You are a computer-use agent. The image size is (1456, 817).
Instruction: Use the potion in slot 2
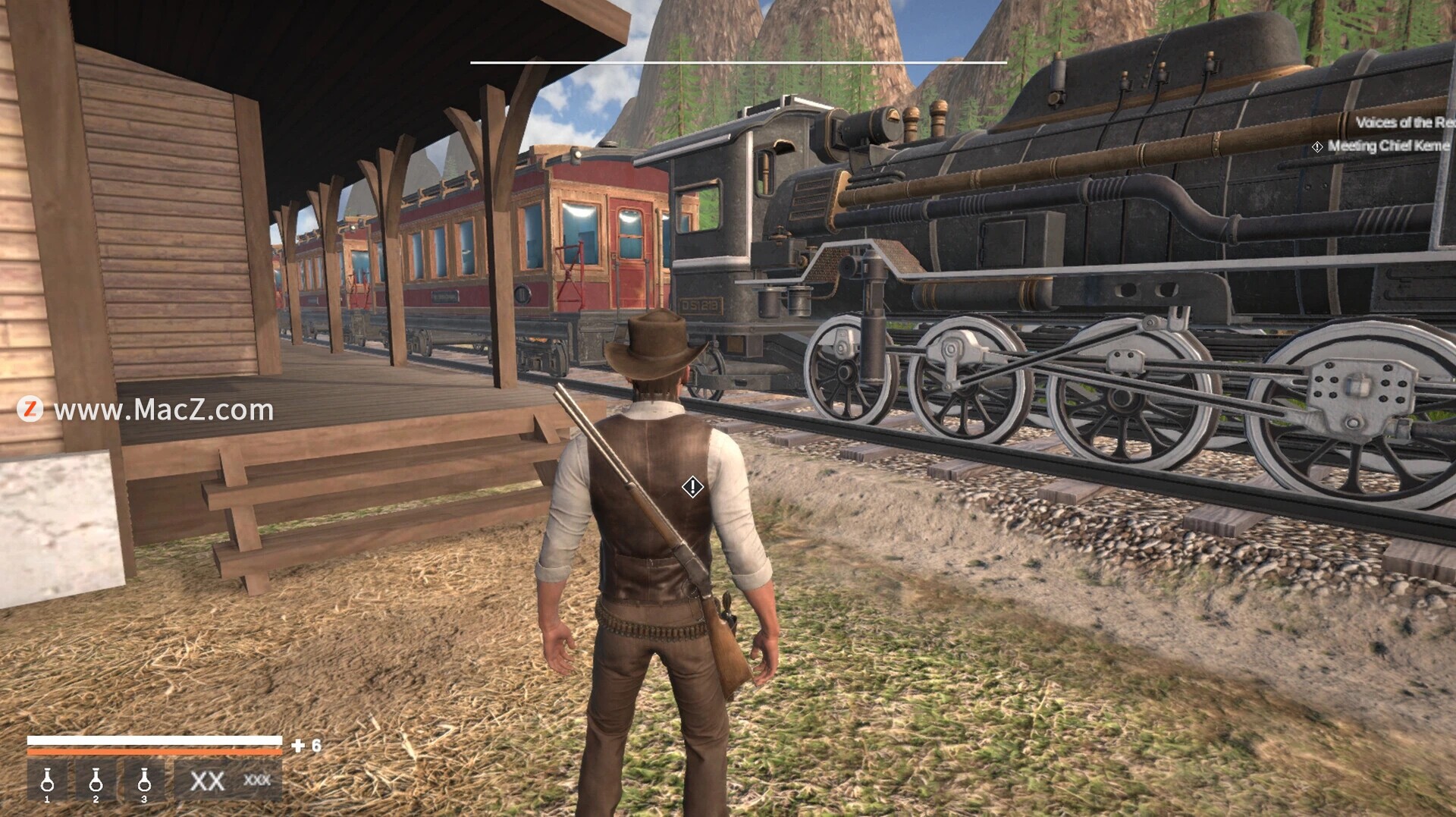click(x=96, y=781)
